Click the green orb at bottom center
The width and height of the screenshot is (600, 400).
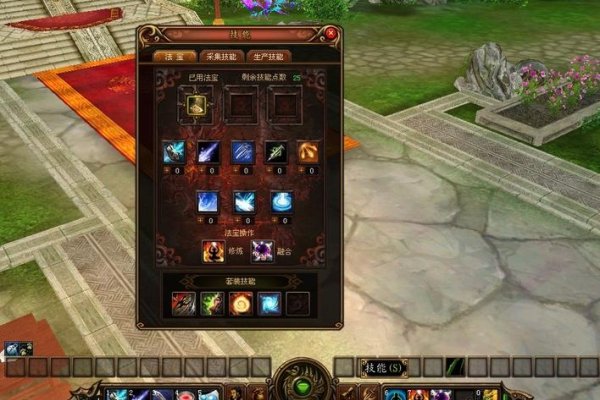pyautogui.click(x=299, y=384)
